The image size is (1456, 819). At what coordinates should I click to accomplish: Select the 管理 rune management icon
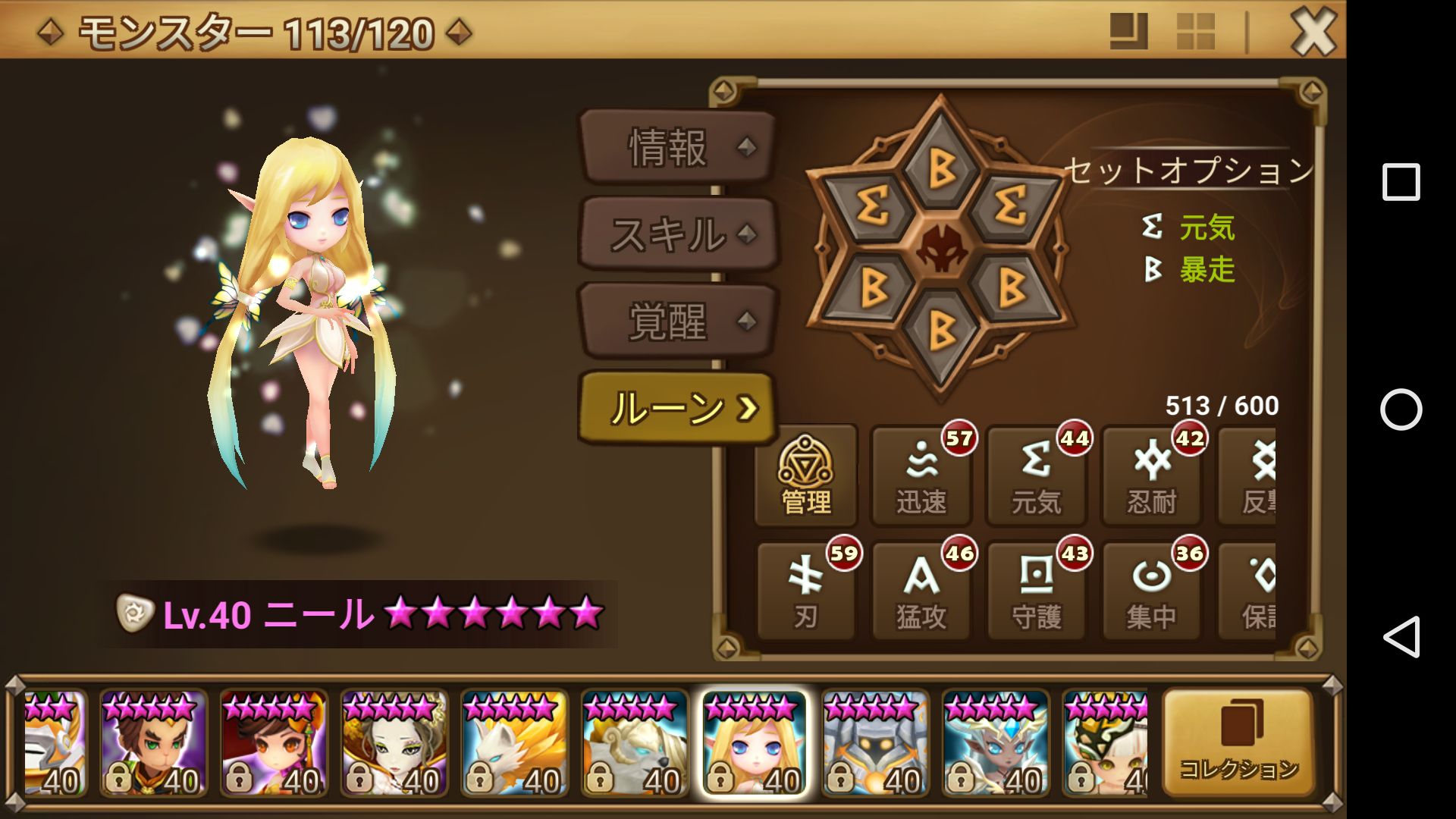806,478
